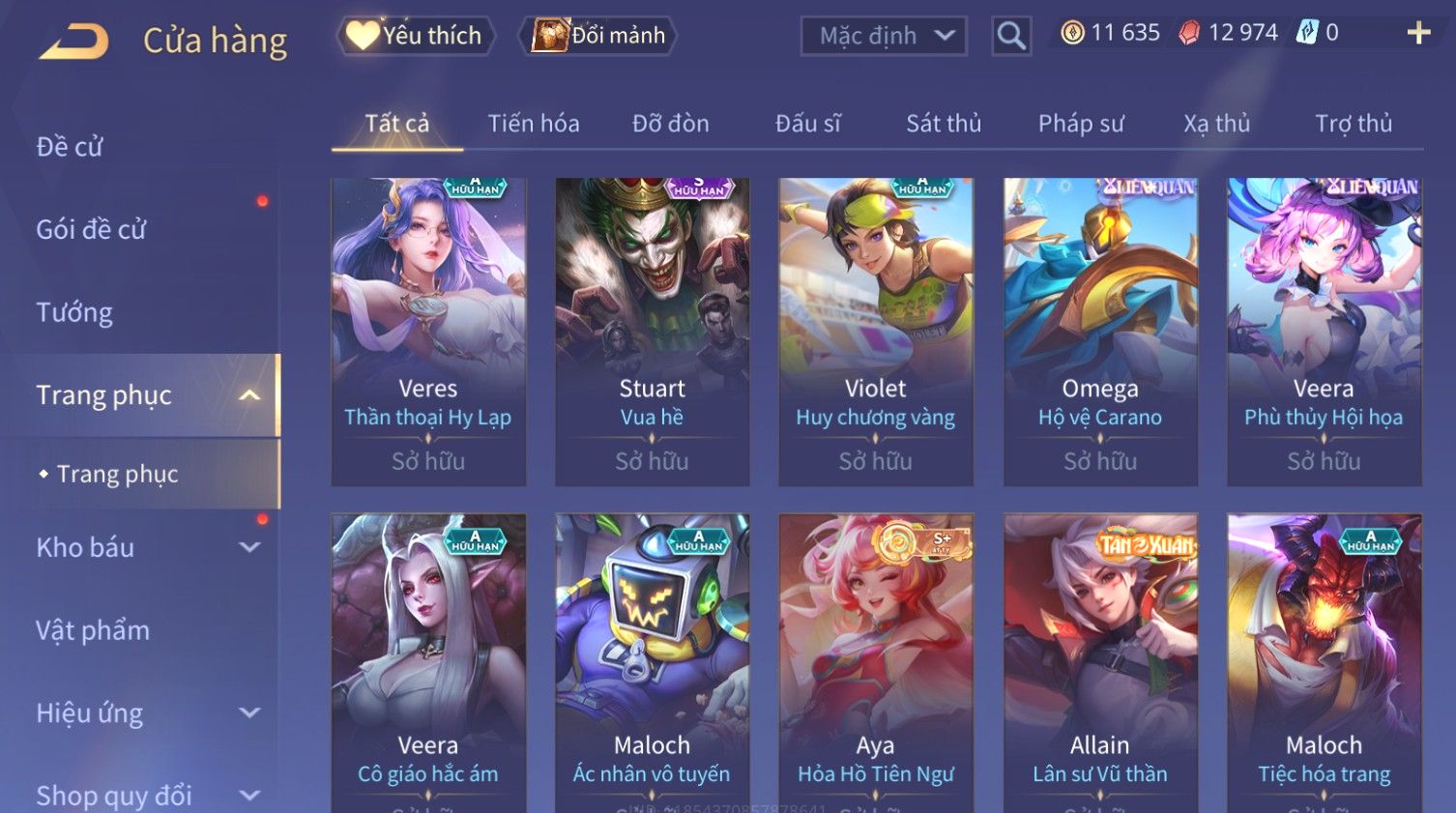Viewport: 1456px width, 813px height.
Task: Add currency with the plus button
Action: click(x=1418, y=33)
